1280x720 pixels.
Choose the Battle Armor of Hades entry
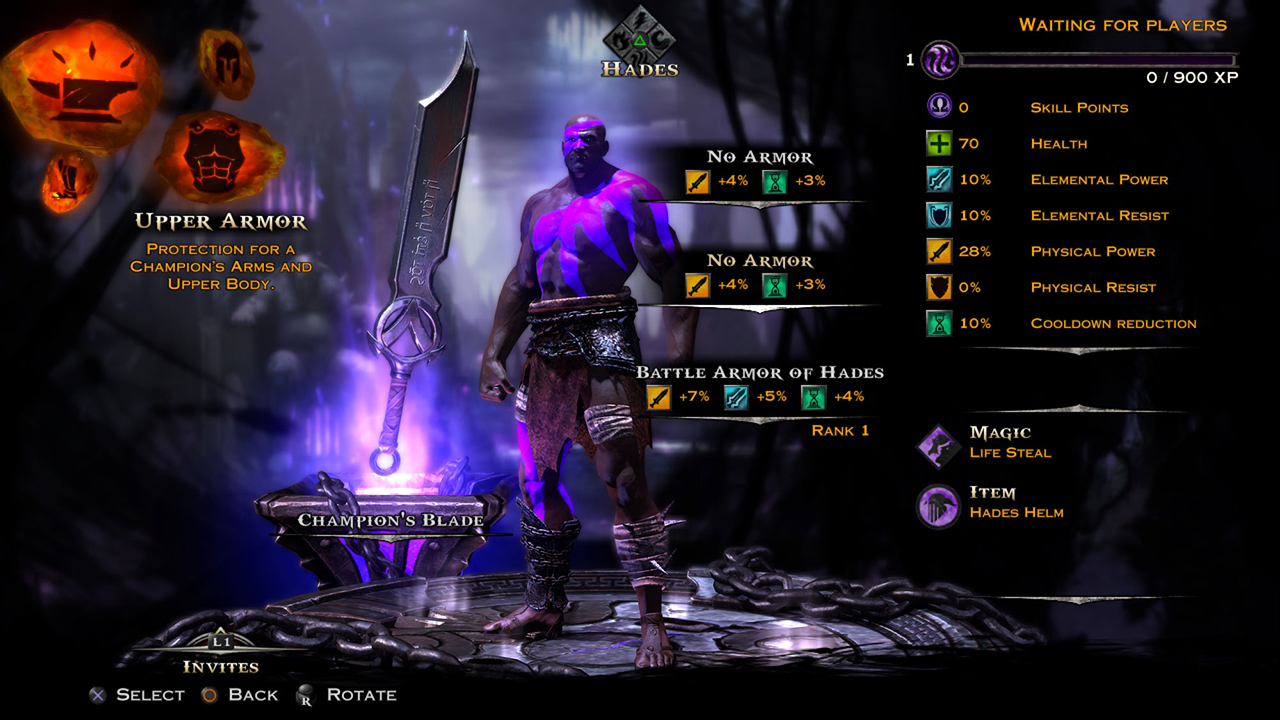point(759,373)
